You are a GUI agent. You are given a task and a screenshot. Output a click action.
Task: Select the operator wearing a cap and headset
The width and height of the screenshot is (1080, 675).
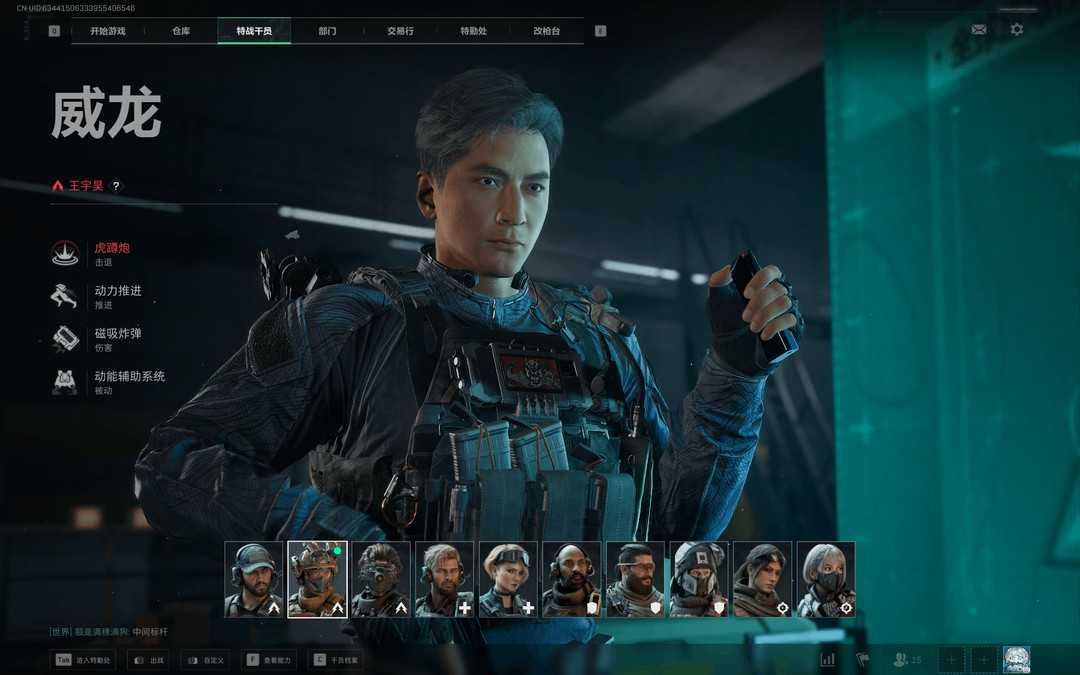point(254,580)
